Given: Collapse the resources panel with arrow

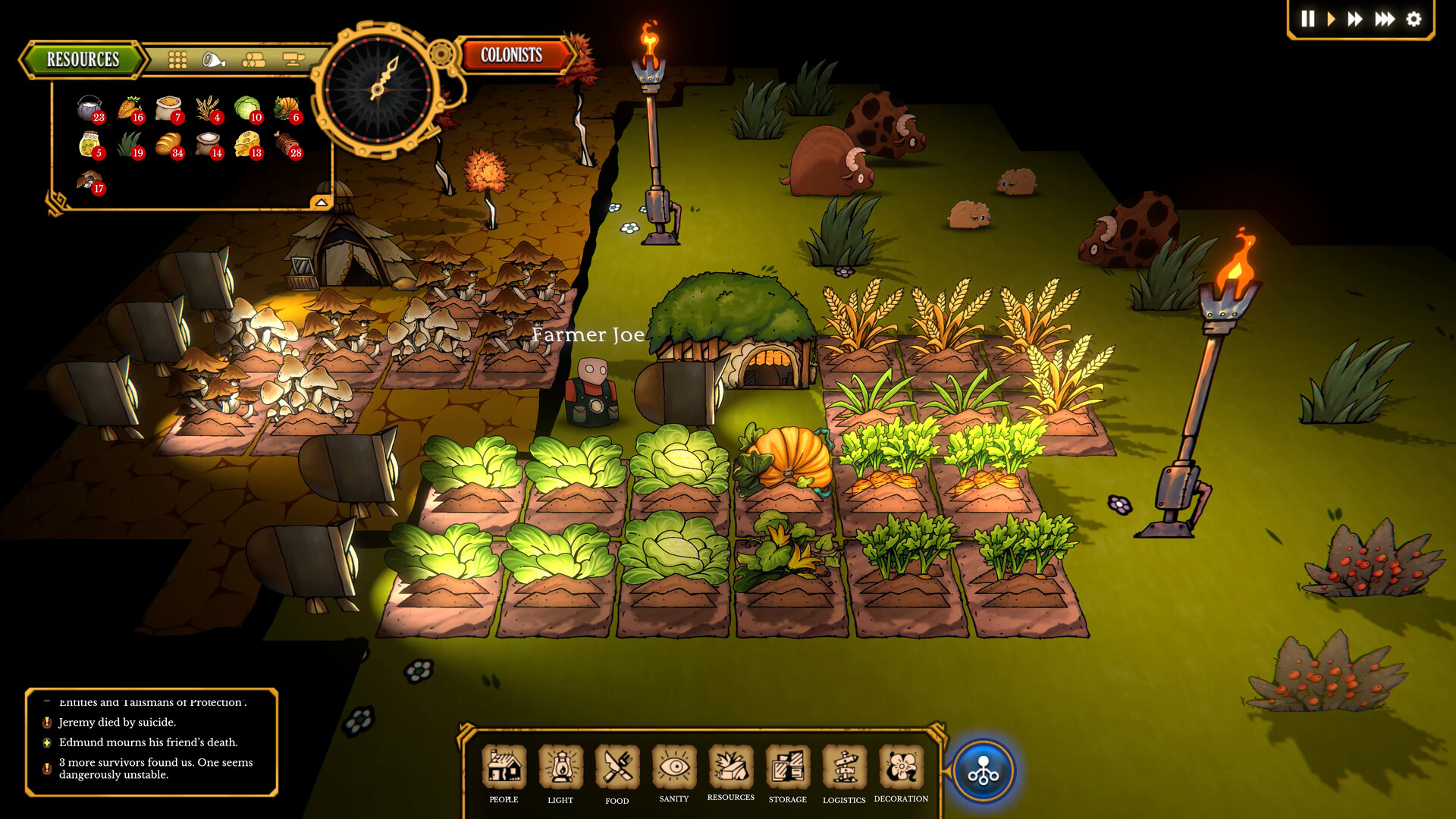Looking at the screenshot, I should (322, 202).
